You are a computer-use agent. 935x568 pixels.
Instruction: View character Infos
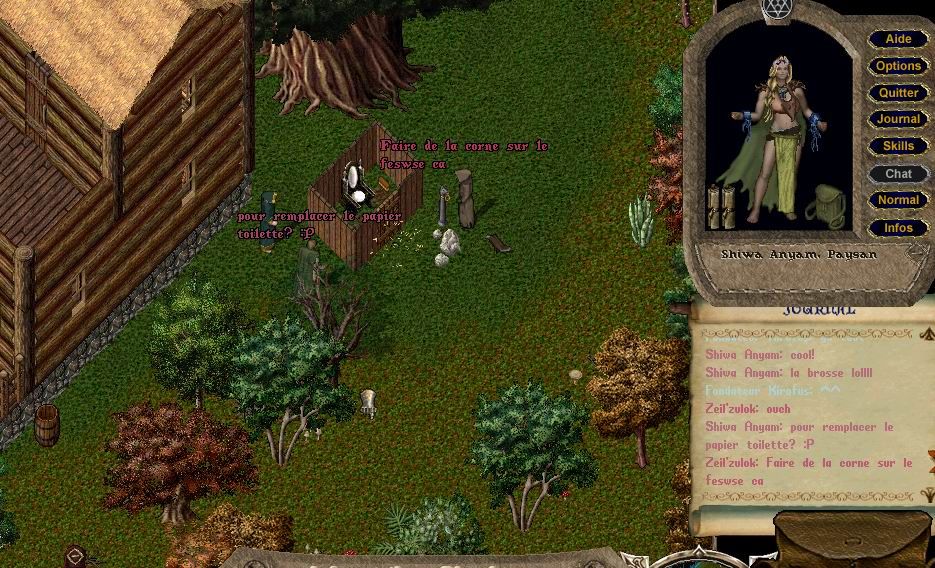(898, 228)
